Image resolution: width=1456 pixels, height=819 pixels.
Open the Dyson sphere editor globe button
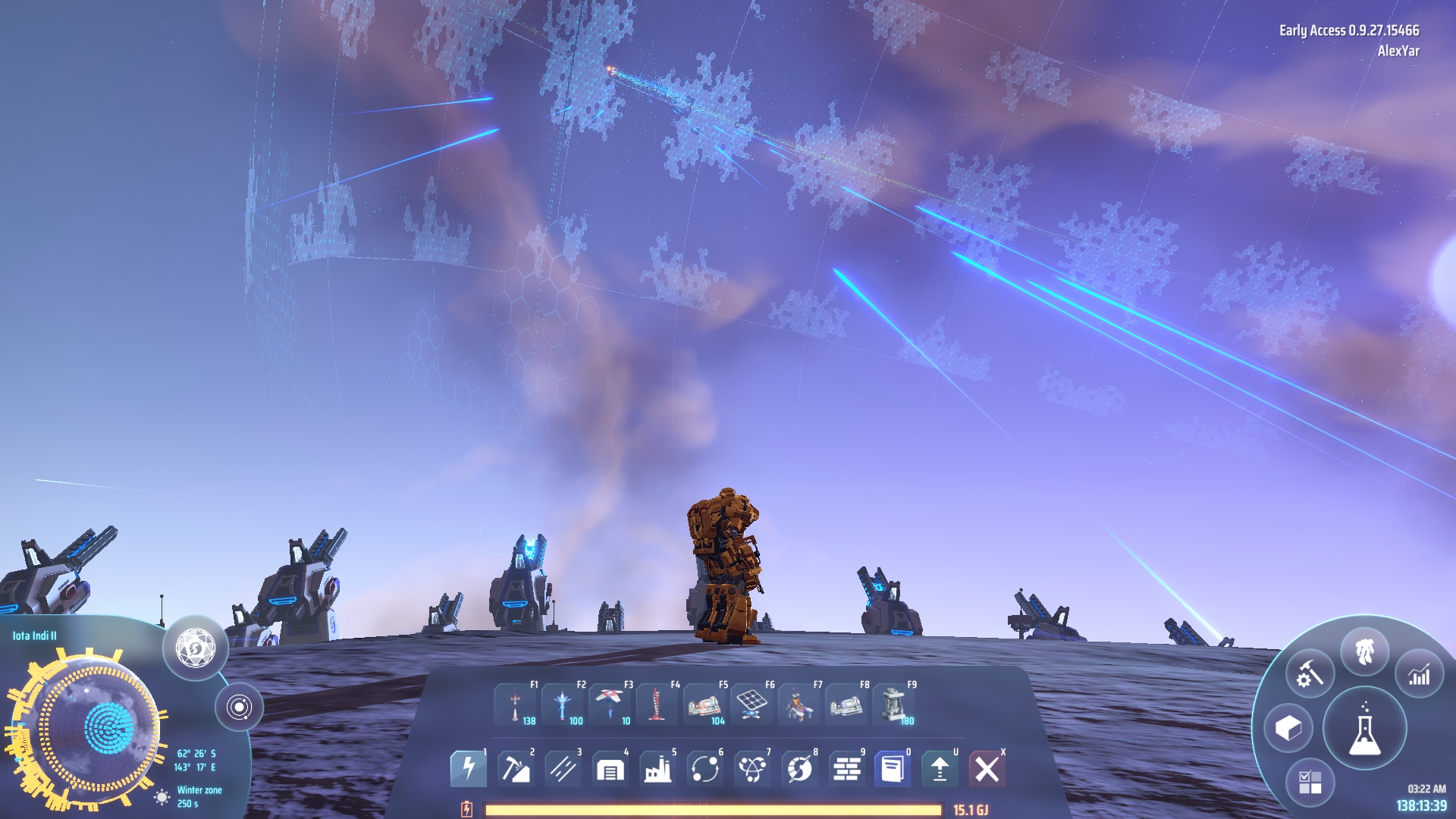[x=196, y=648]
